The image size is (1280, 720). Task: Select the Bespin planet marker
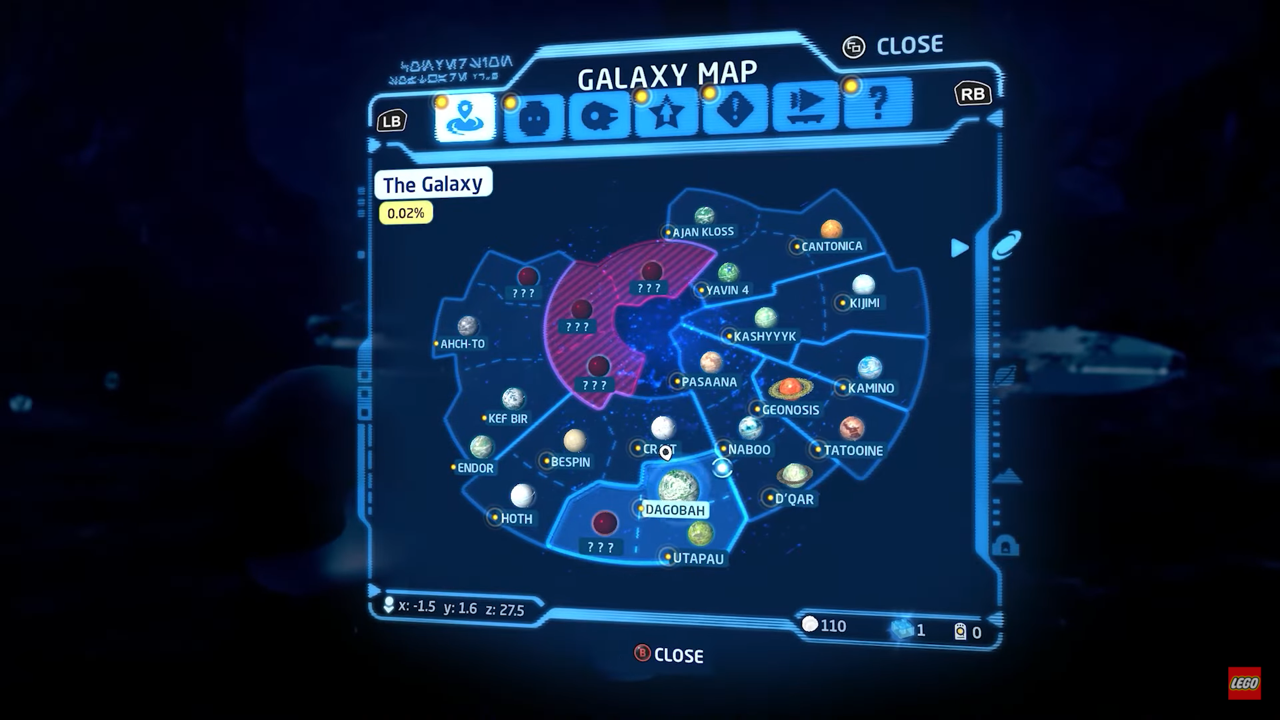[x=574, y=441]
